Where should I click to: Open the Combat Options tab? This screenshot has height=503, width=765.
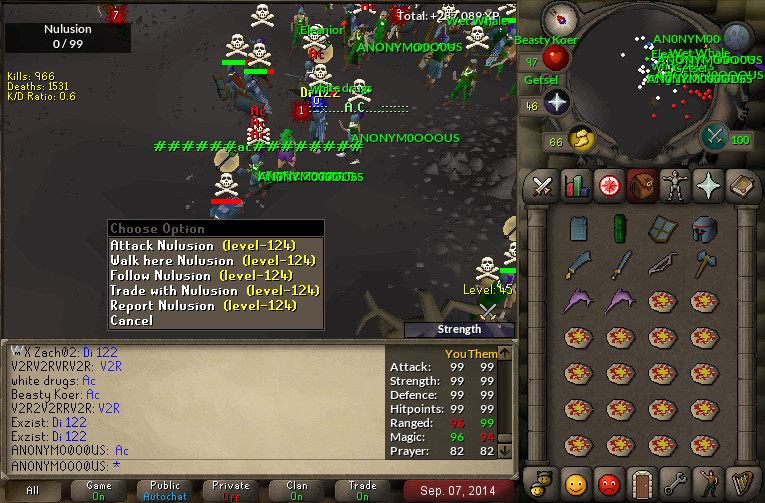coord(543,185)
